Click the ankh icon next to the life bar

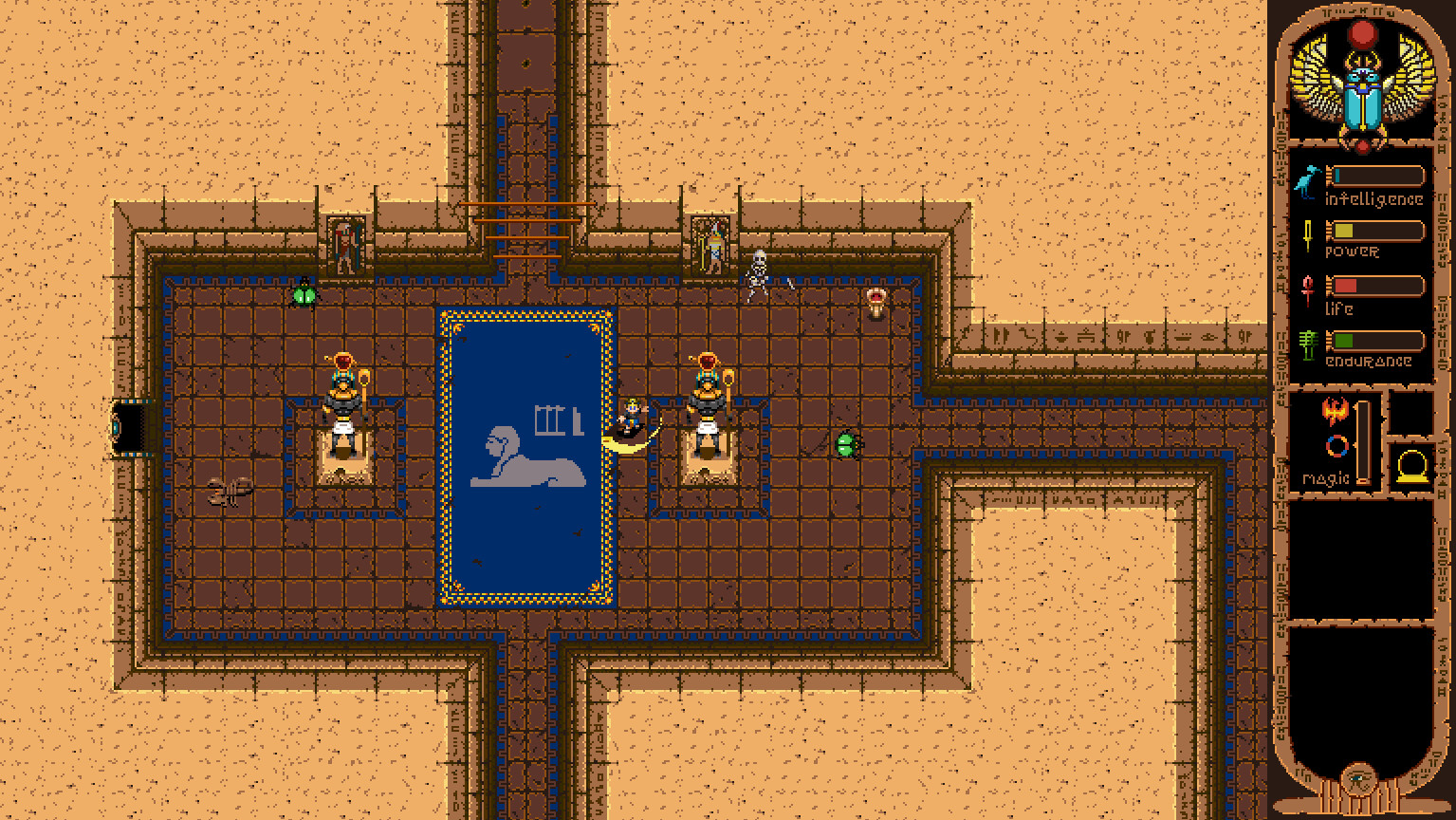tap(1307, 290)
